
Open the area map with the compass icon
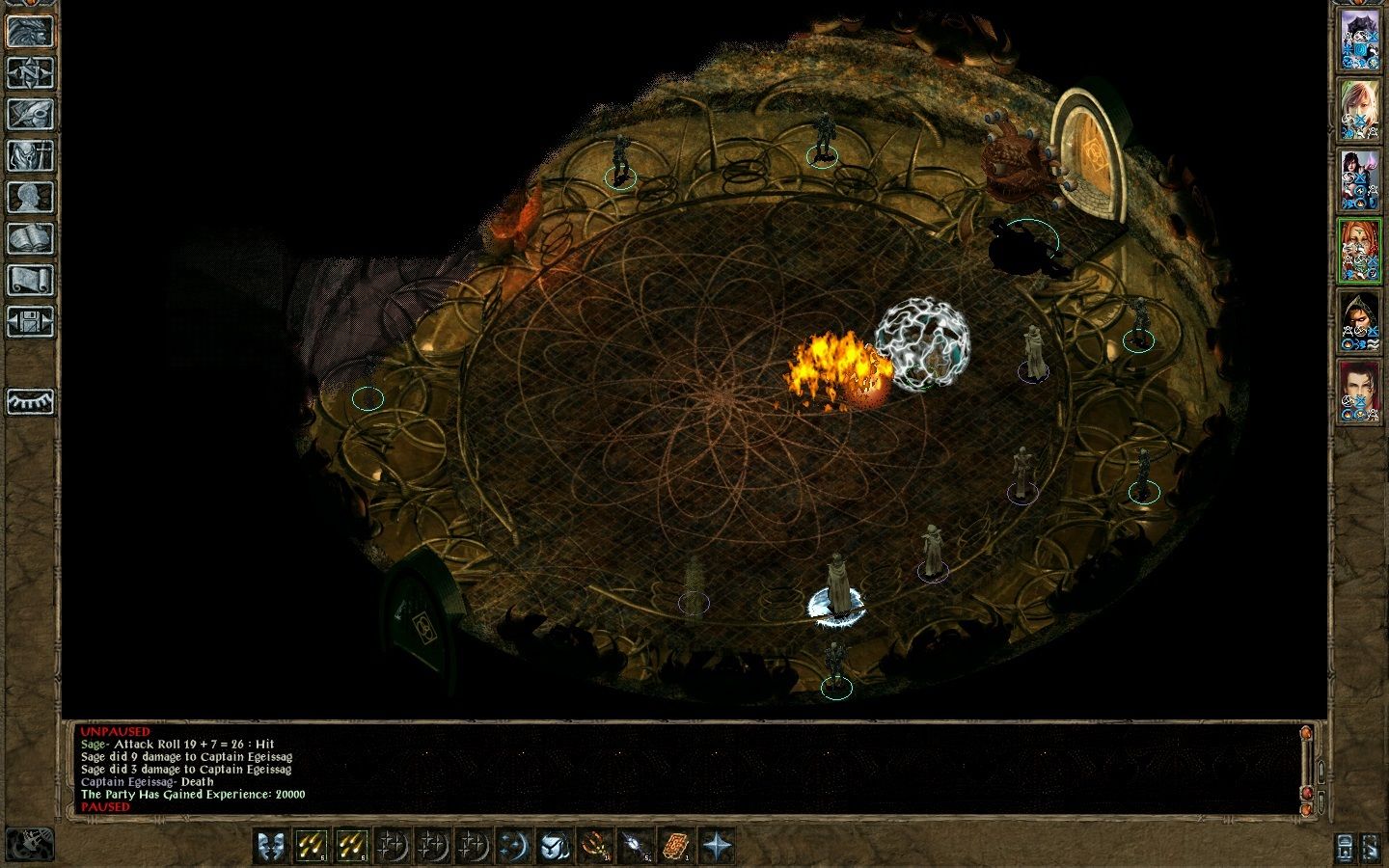click(31, 72)
